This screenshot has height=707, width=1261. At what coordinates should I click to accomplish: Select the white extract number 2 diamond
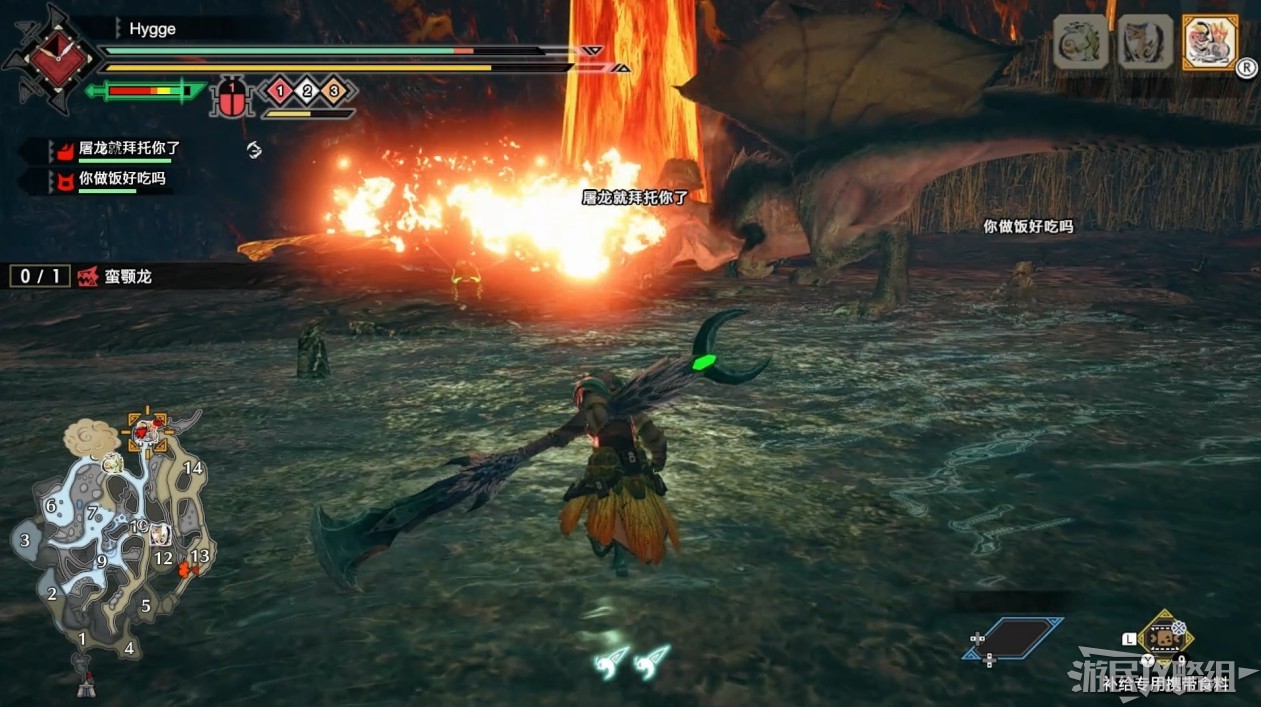point(307,92)
